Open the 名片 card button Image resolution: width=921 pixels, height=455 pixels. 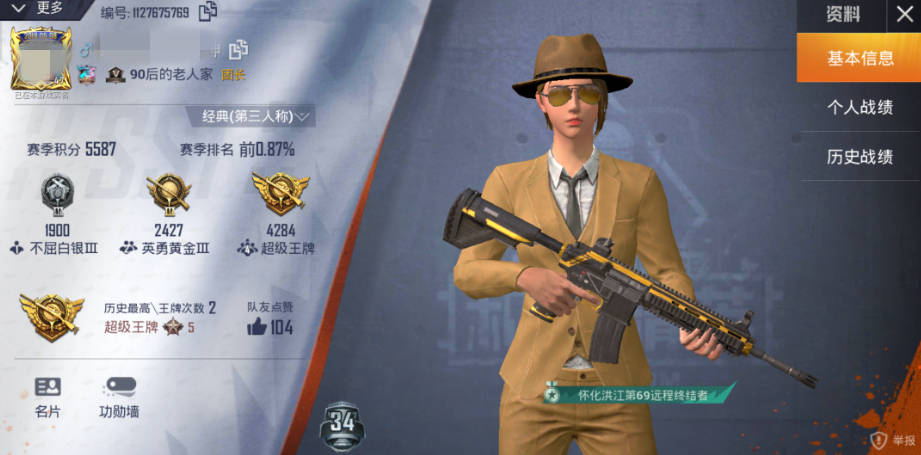click(x=48, y=396)
